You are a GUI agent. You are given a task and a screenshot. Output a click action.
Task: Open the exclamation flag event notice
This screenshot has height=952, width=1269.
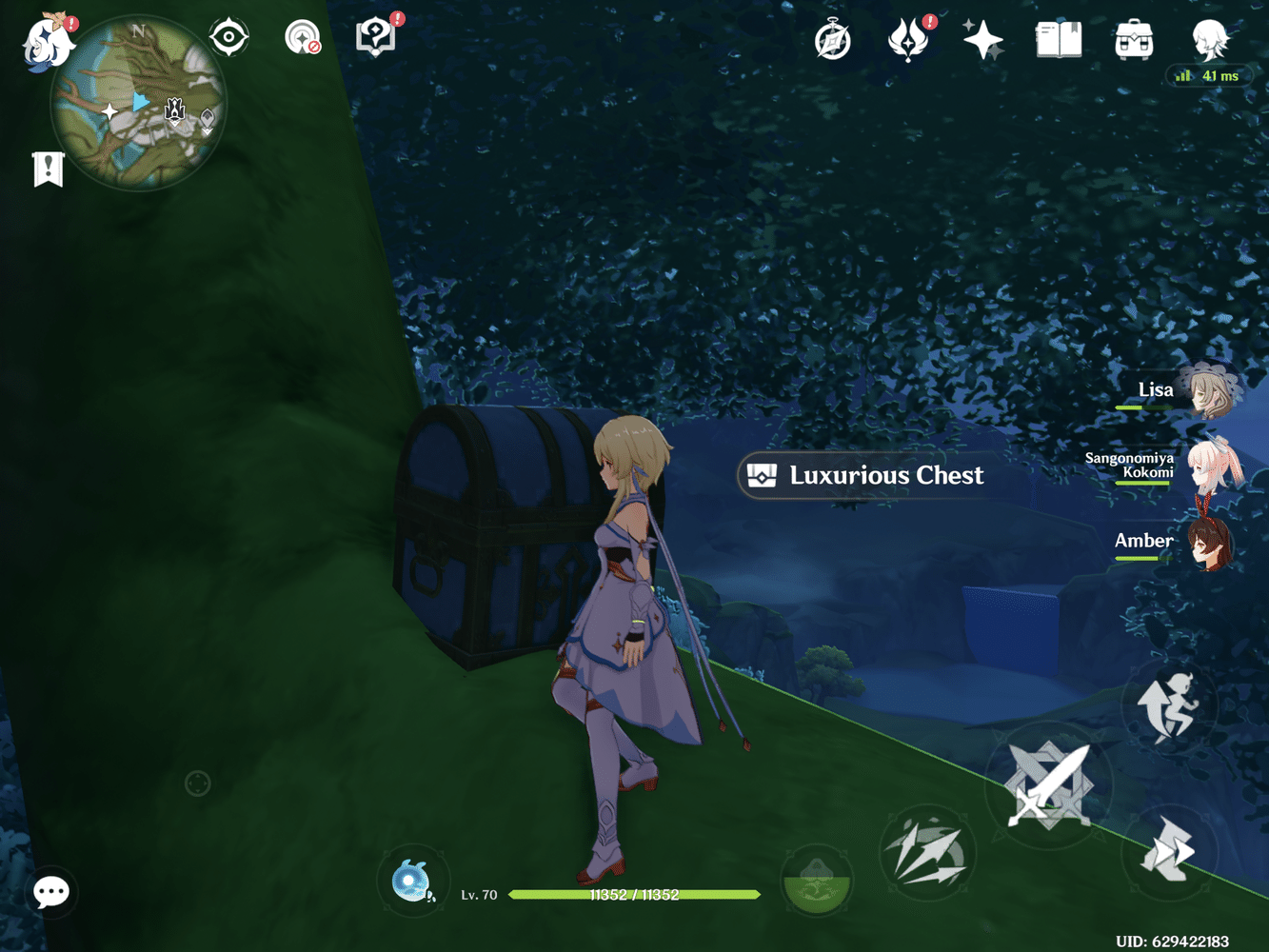point(48,169)
